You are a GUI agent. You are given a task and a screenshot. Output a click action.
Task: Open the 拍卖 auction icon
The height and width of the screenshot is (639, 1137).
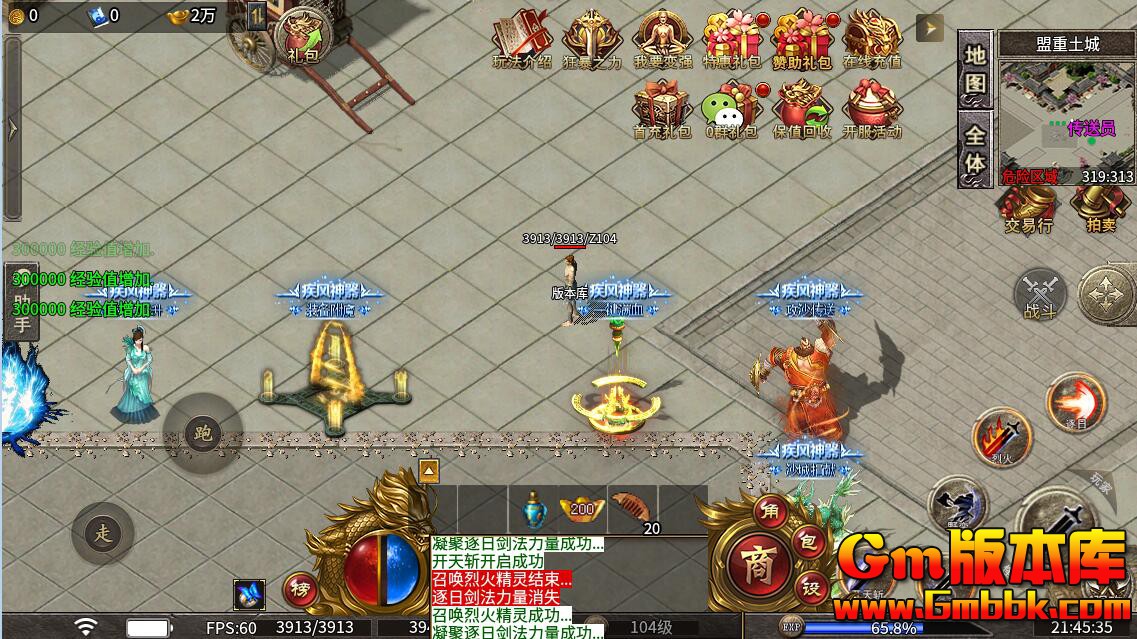[1100, 207]
